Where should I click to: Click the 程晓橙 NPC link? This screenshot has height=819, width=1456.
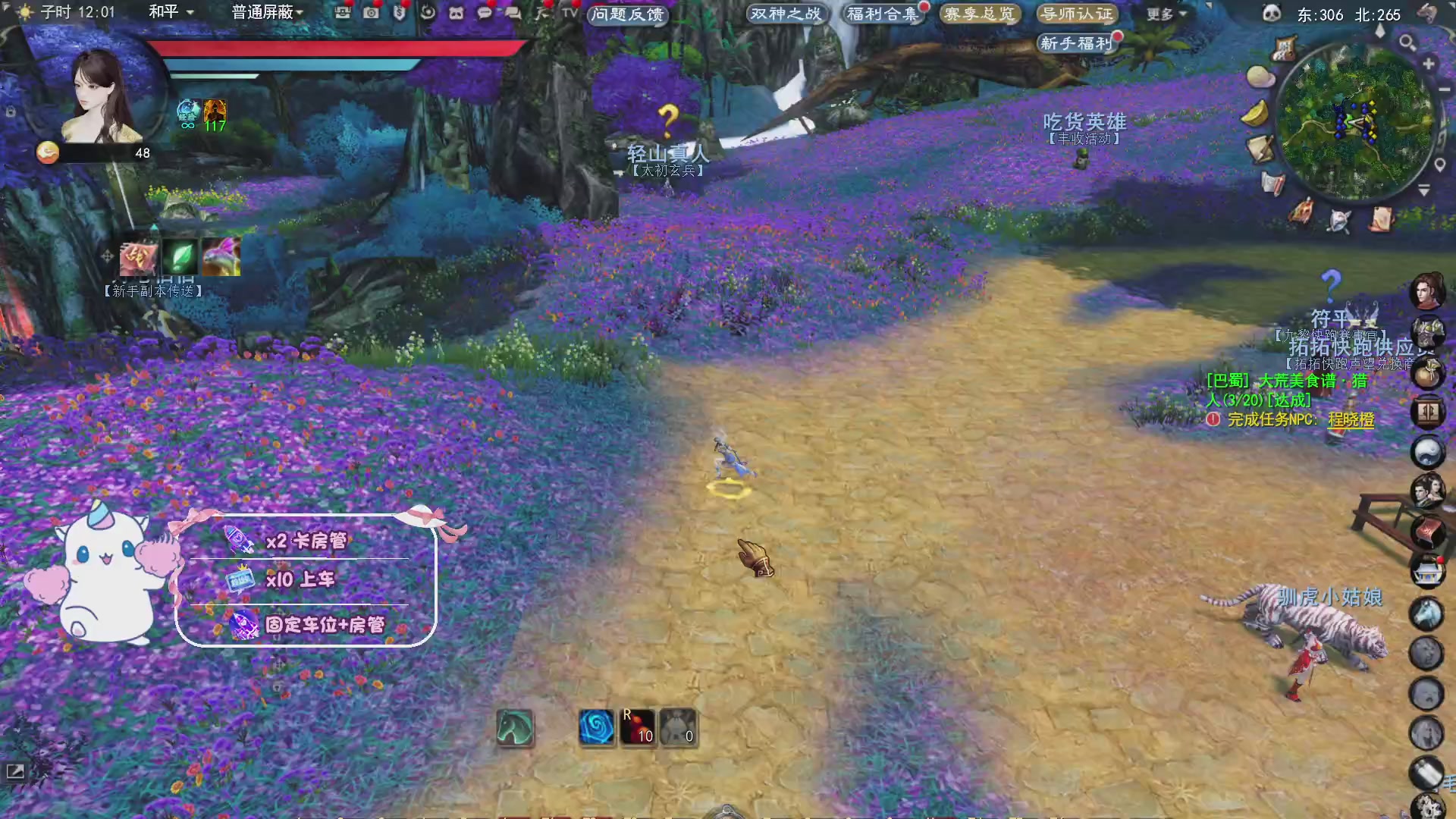[x=1351, y=421]
